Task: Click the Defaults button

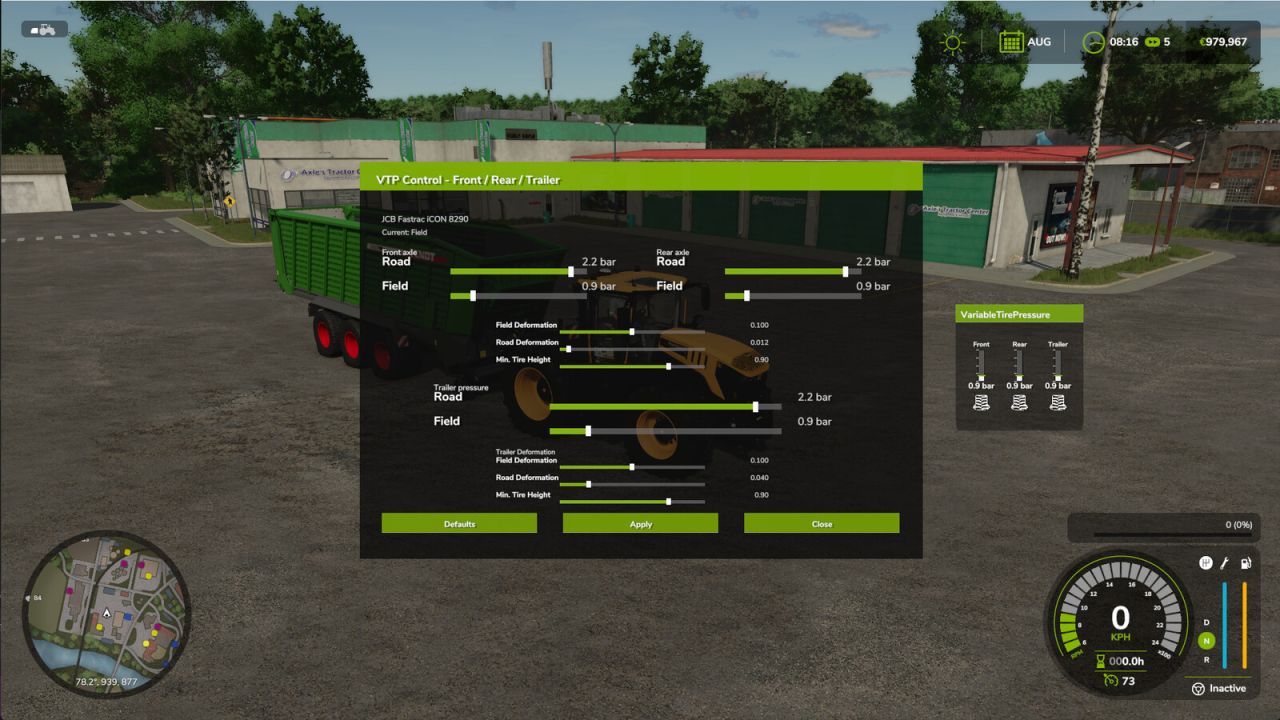Action: pos(459,523)
